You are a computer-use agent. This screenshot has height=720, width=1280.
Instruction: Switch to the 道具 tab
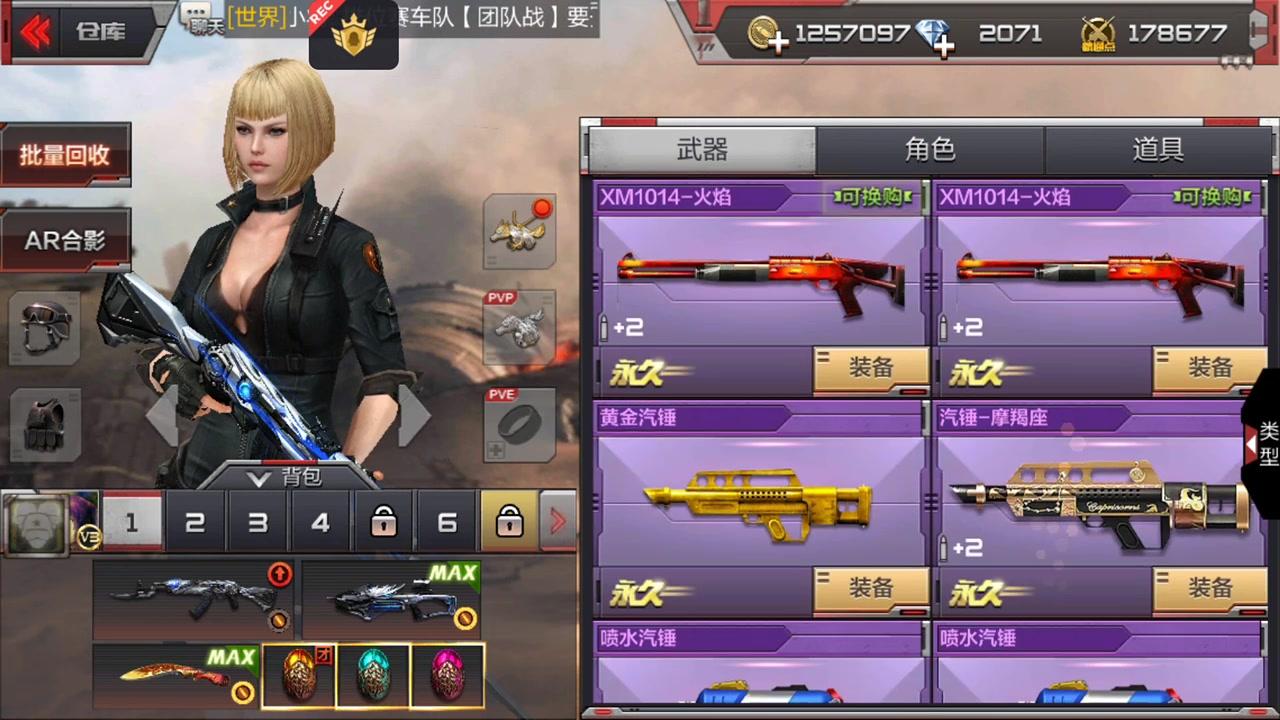(1157, 149)
